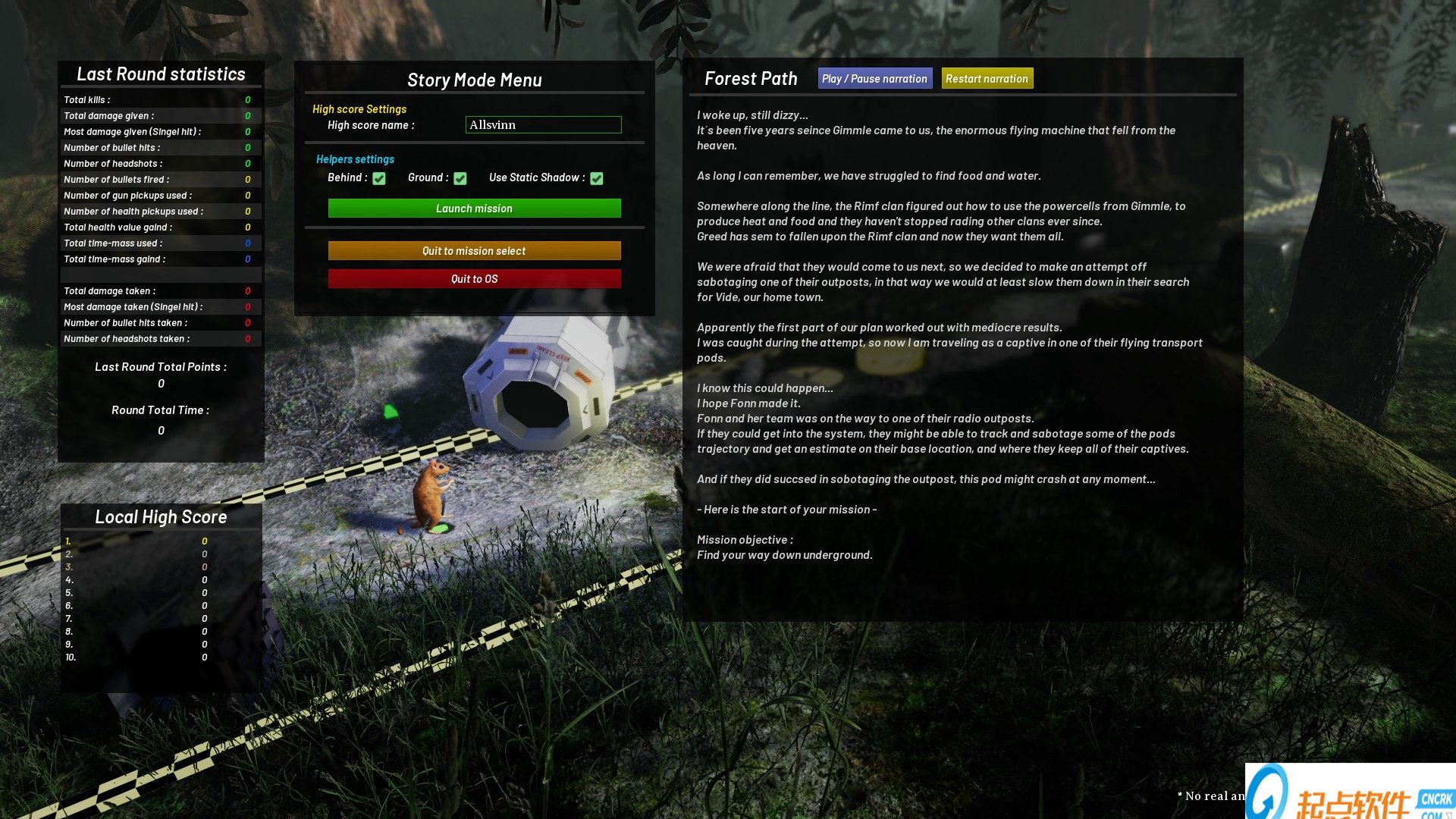Uncheck Use Static Shadow option
Image resolution: width=1456 pixels, height=819 pixels.
597,178
